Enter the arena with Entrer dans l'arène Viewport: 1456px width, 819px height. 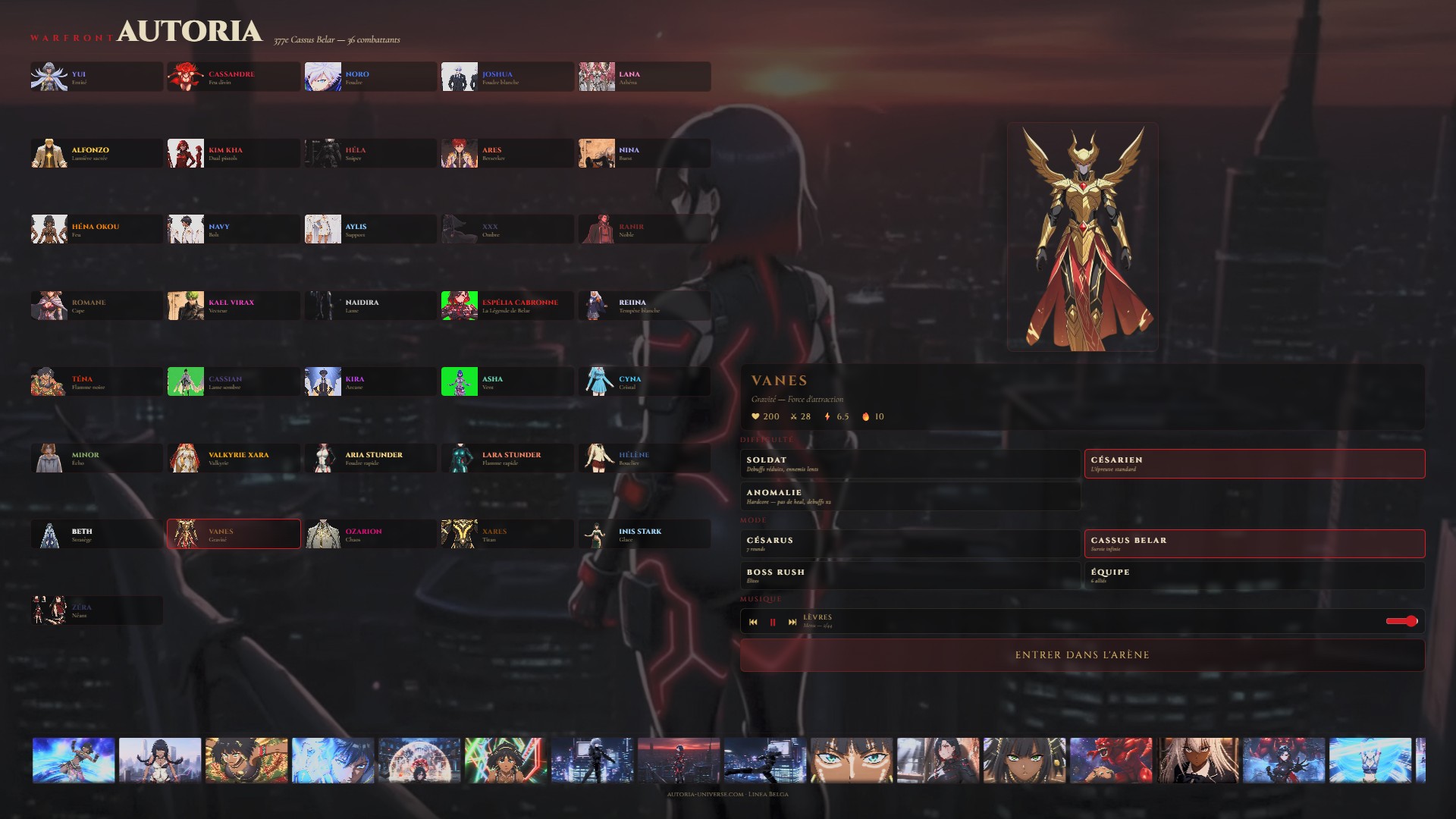[x=1082, y=655]
